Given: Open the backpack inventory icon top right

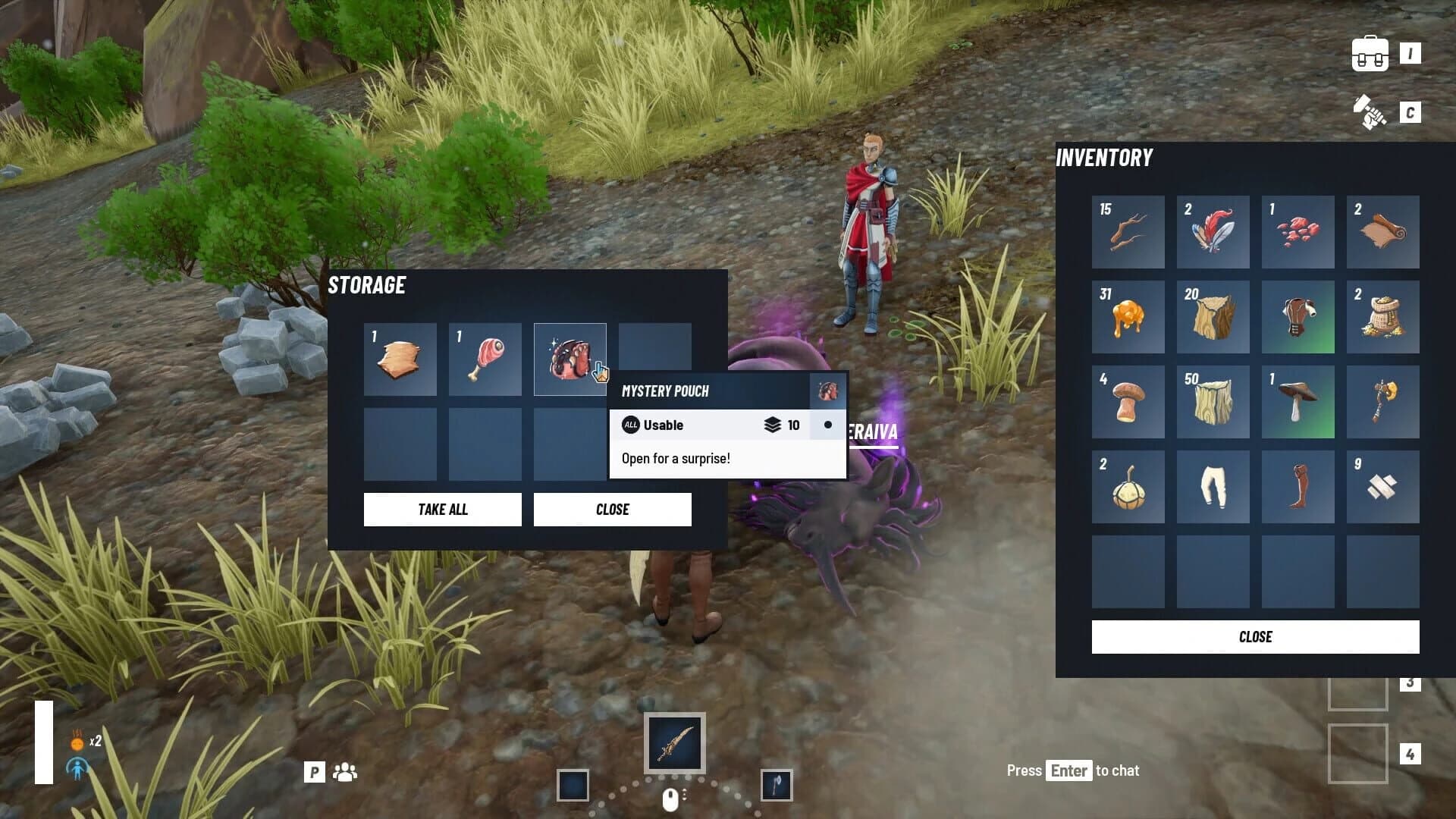Looking at the screenshot, I should coord(1370,52).
